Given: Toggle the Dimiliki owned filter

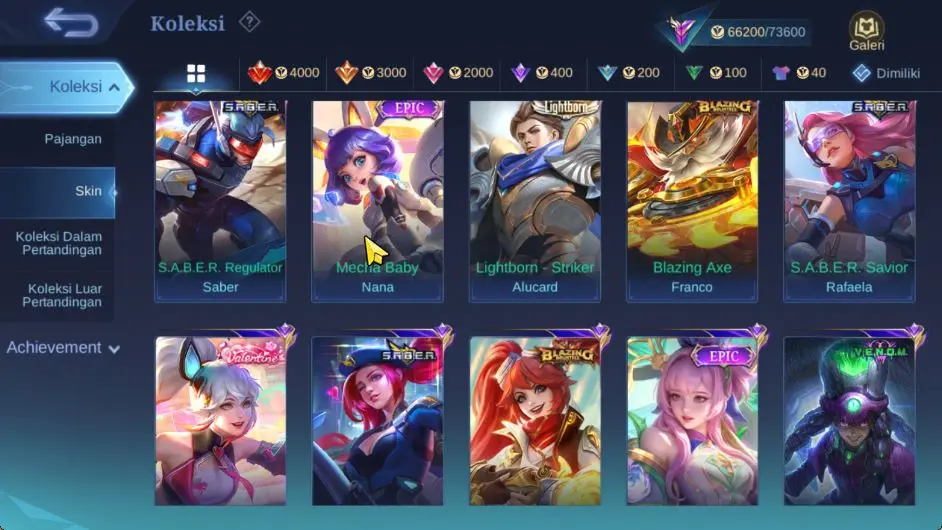Looking at the screenshot, I should [885, 73].
